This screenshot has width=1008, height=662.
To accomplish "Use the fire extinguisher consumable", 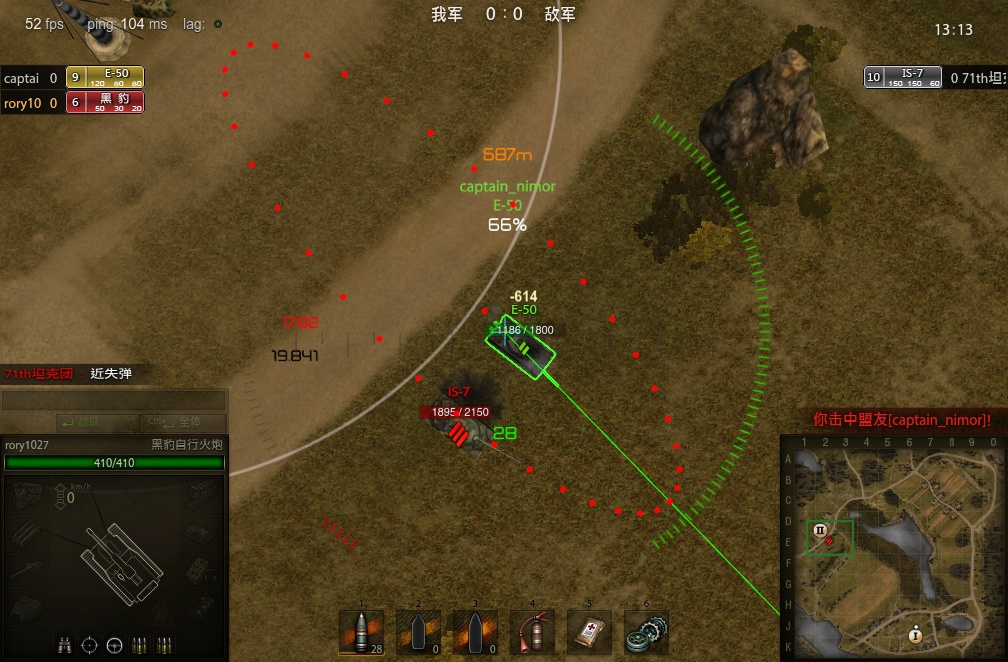I will 531,632.
